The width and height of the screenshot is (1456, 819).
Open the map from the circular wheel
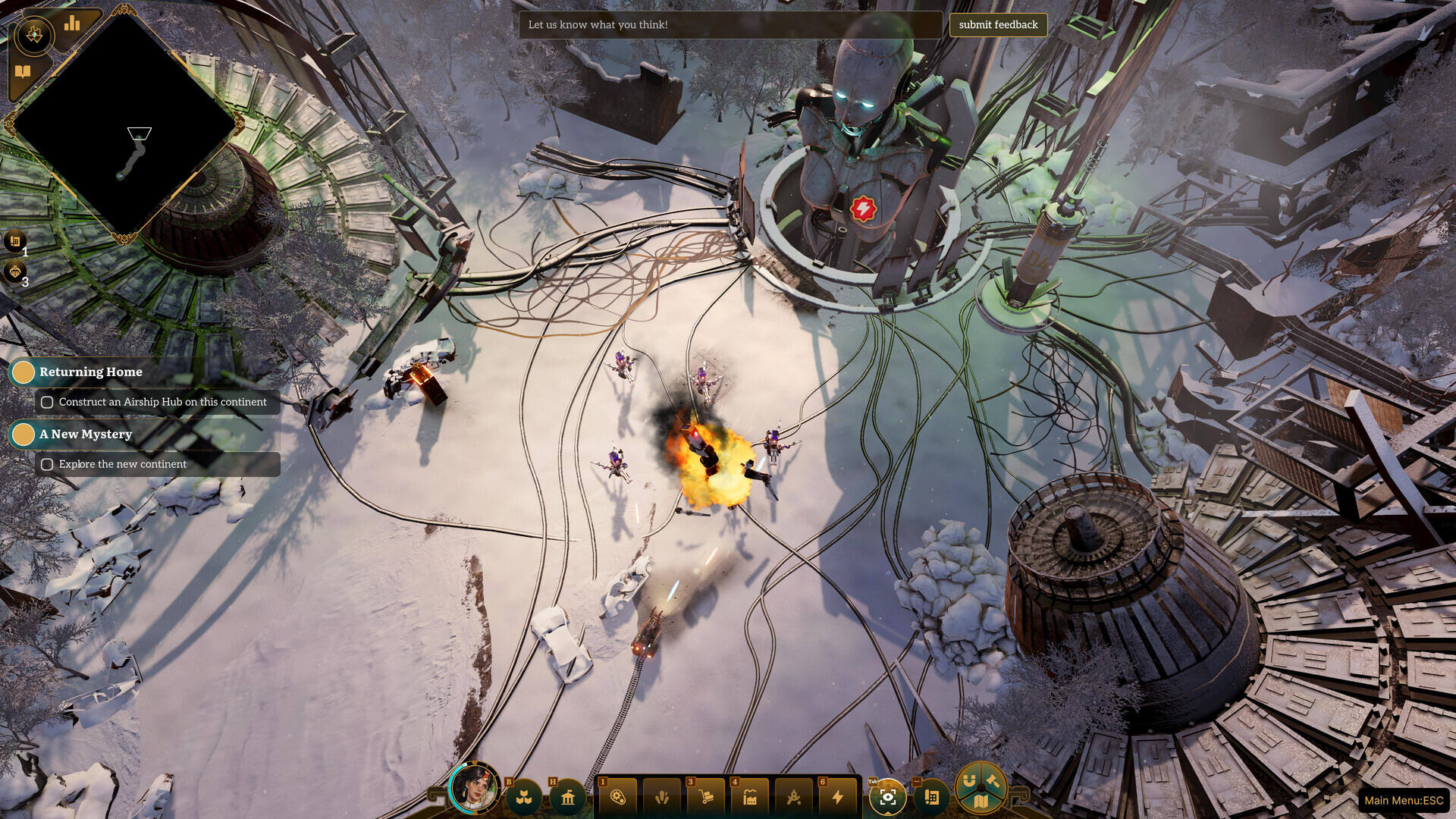(981, 801)
